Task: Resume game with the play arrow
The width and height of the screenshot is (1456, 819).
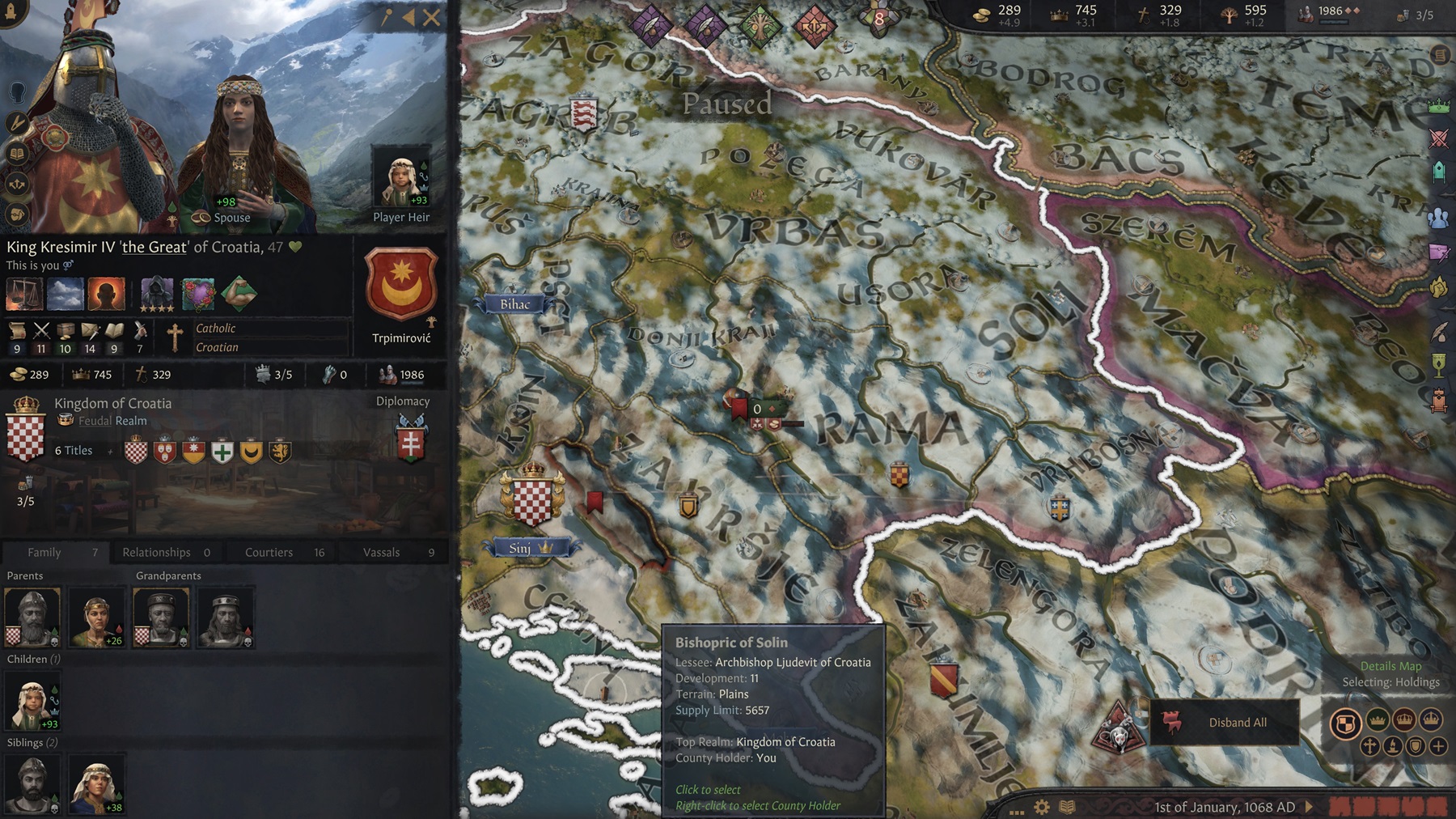Action: click(1309, 807)
